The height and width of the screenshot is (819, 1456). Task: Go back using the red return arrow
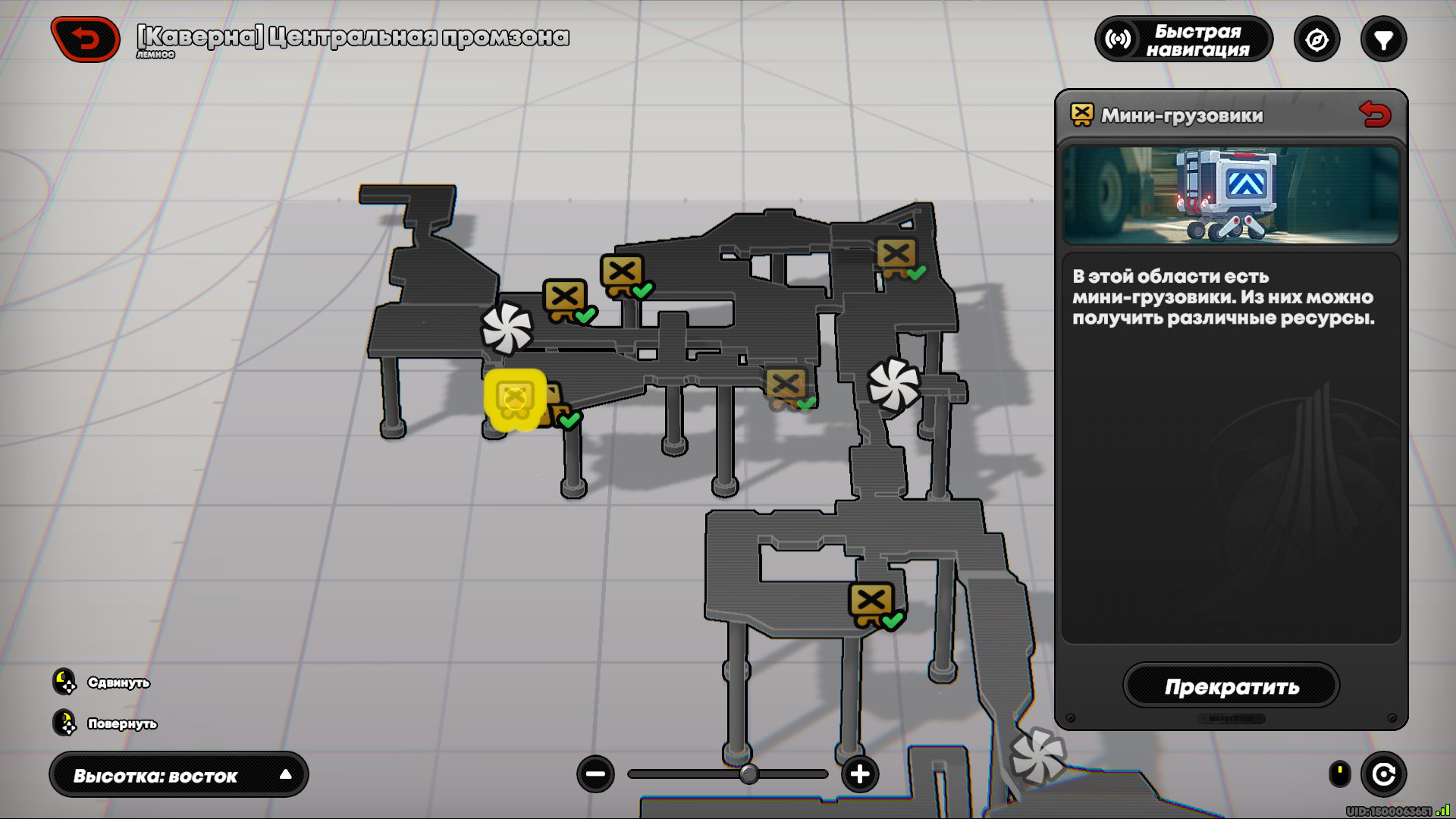click(86, 39)
